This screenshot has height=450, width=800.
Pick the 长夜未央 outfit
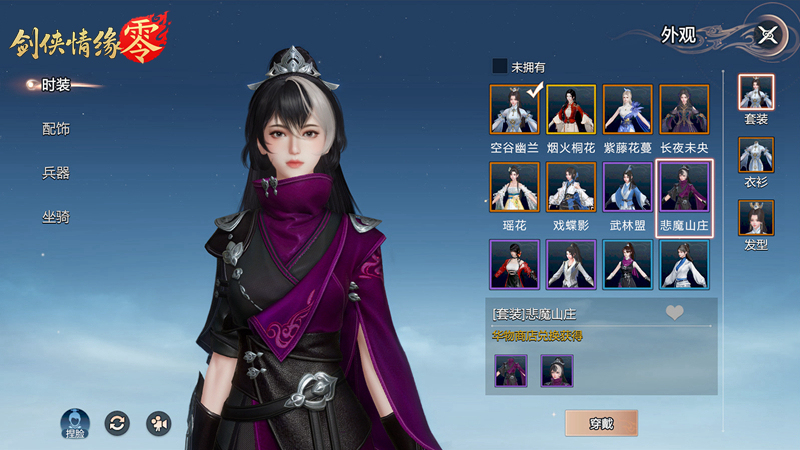[x=684, y=110]
